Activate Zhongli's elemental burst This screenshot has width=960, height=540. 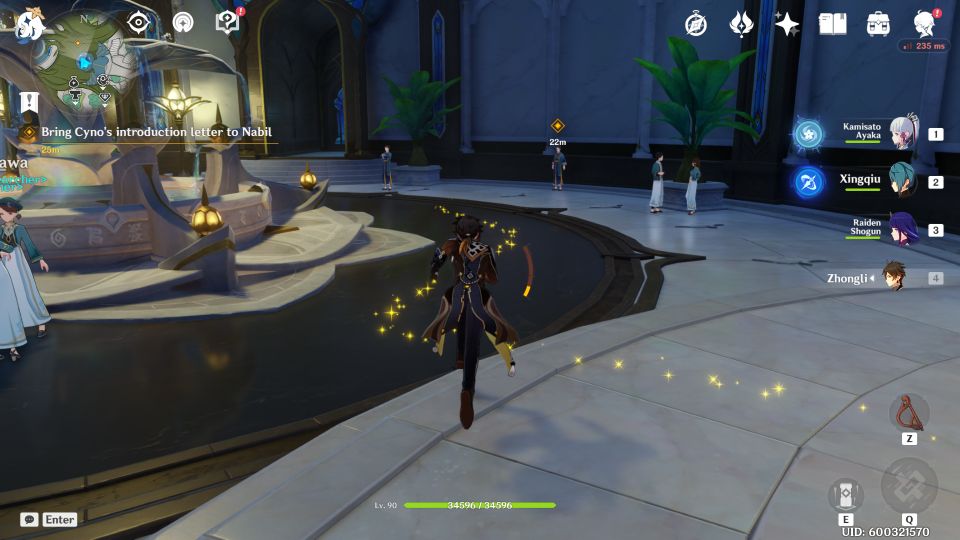tap(909, 487)
